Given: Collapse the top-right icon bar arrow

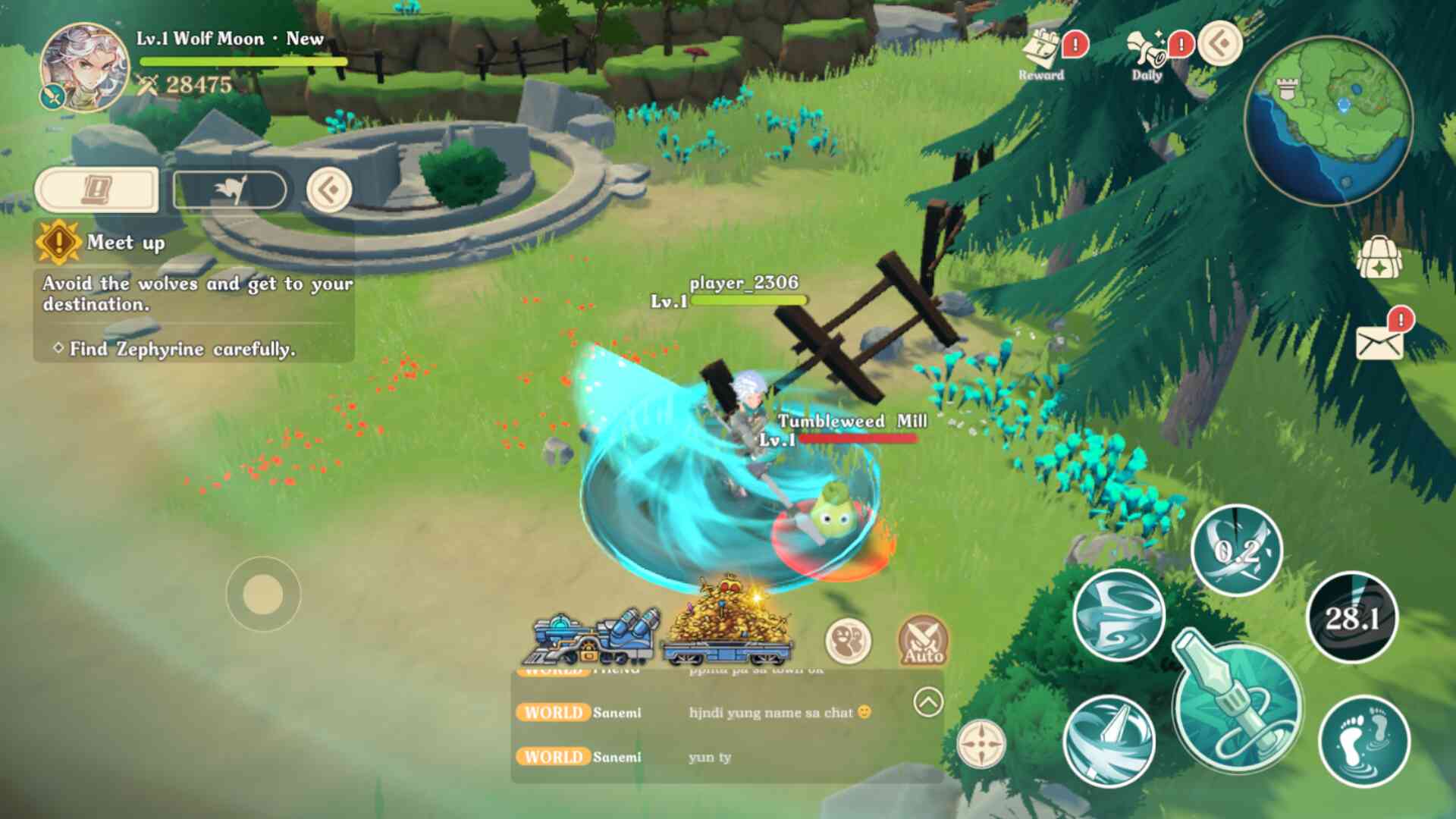Looking at the screenshot, I should click(1220, 43).
